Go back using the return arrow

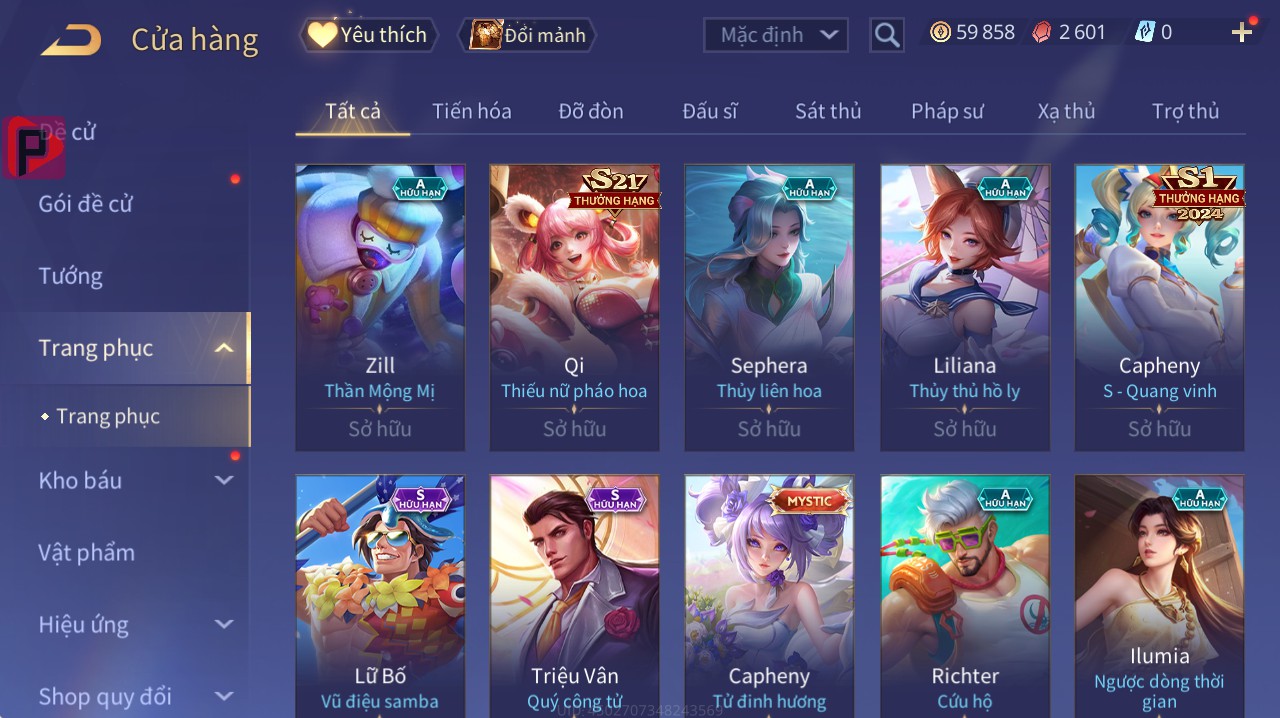coord(71,40)
